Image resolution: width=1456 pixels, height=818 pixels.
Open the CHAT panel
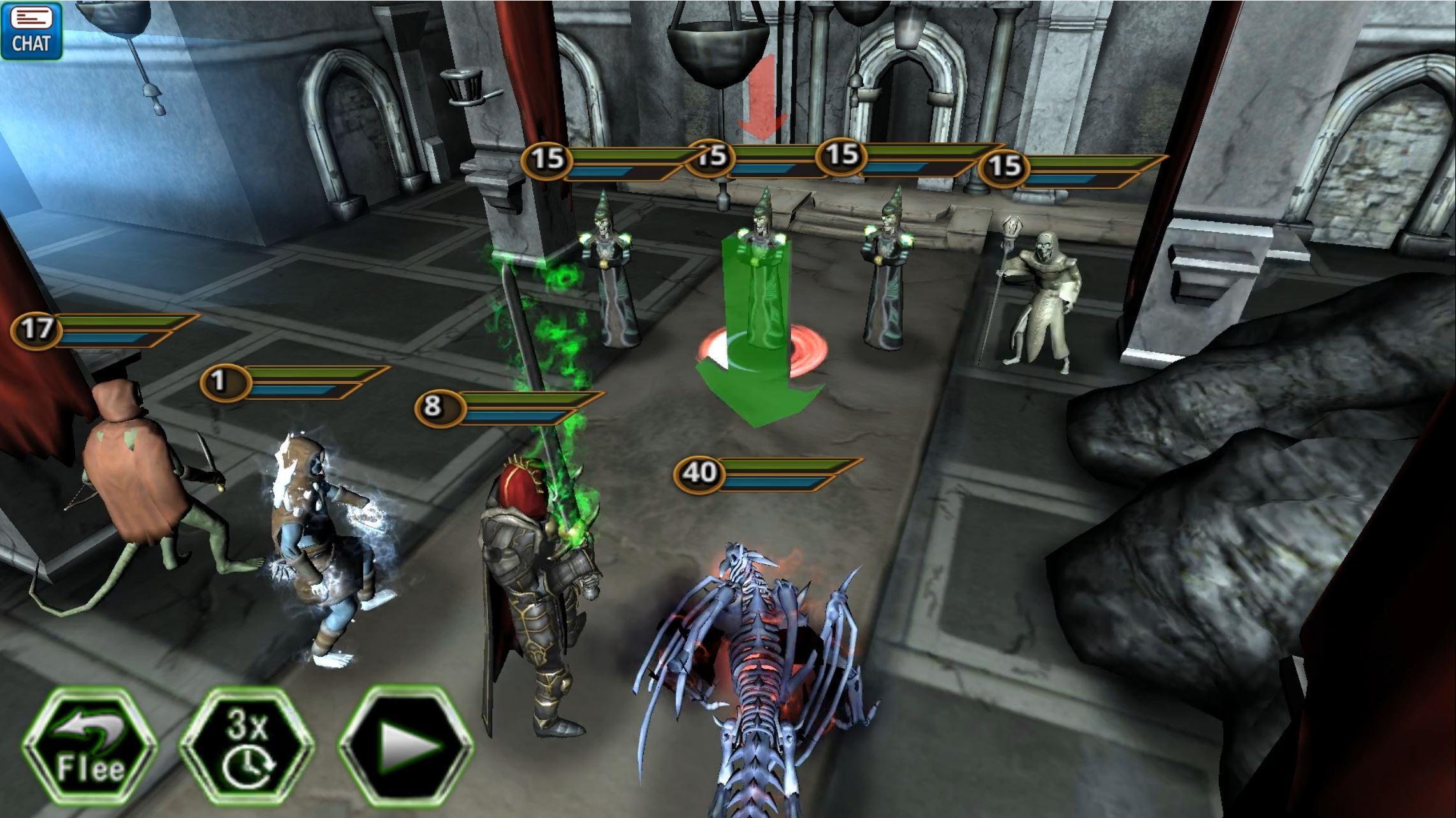point(31,31)
